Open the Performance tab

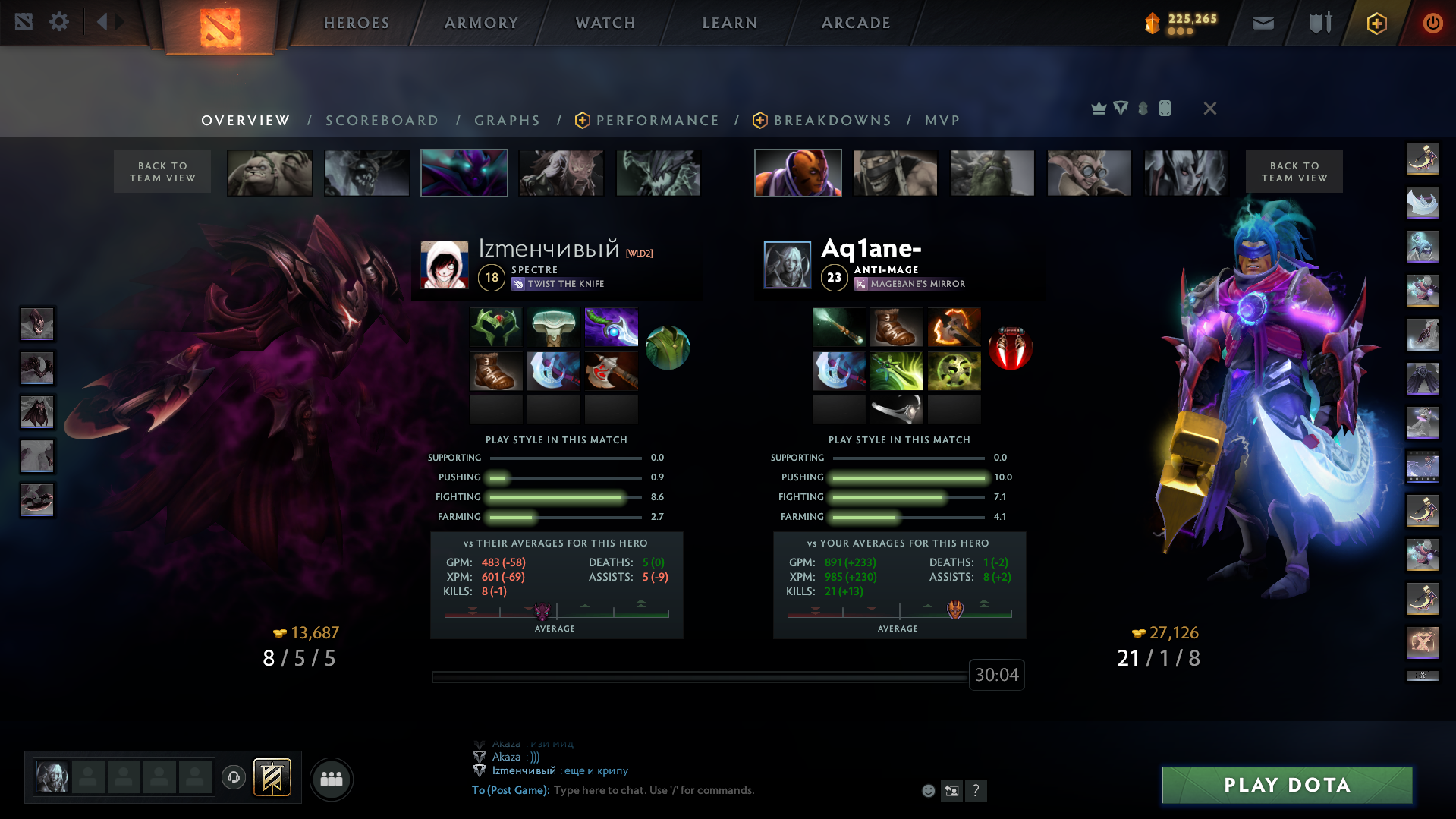(x=656, y=121)
